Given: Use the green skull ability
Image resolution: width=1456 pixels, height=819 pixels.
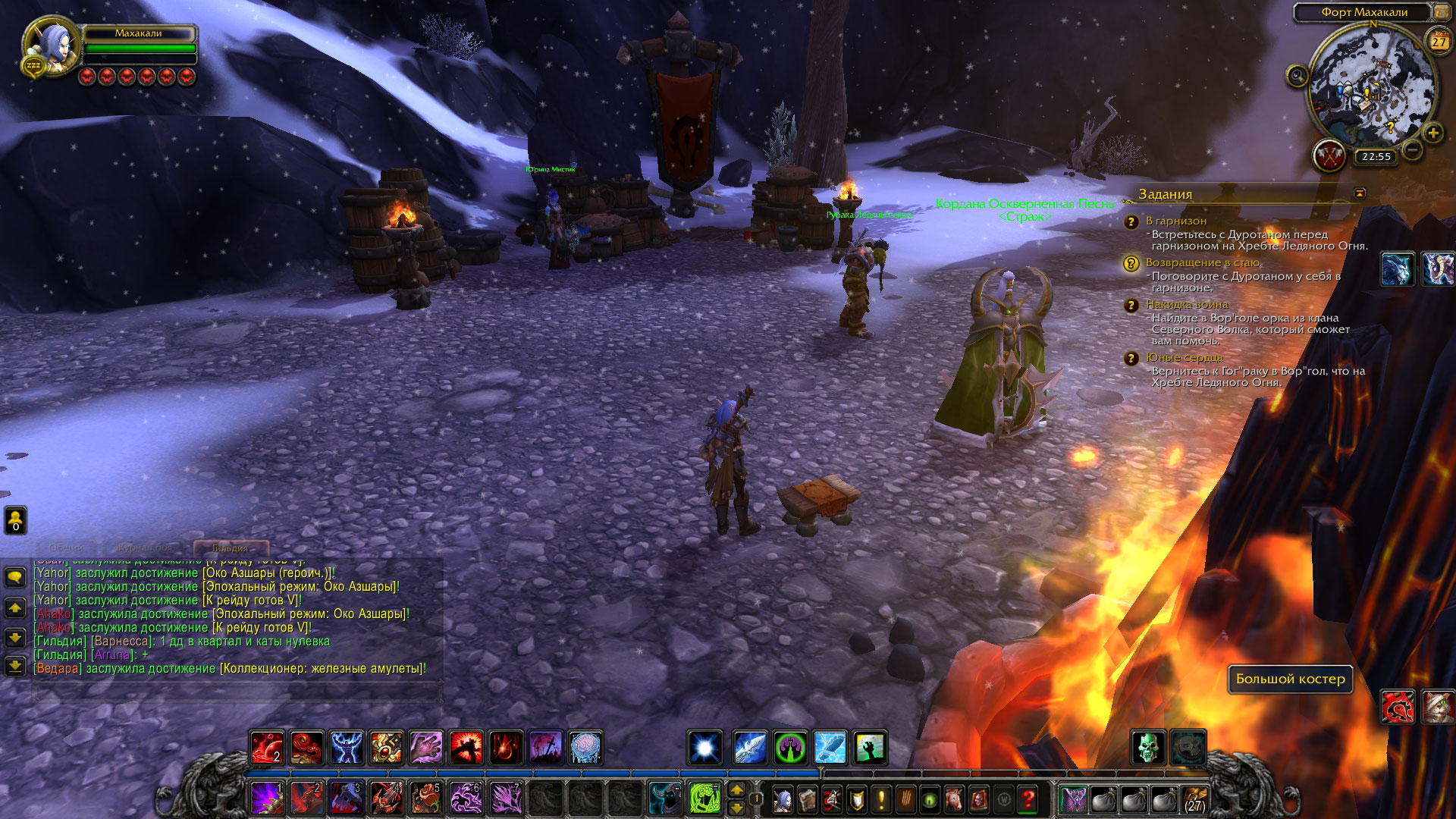Looking at the screenshot, I should (1148, 748).
